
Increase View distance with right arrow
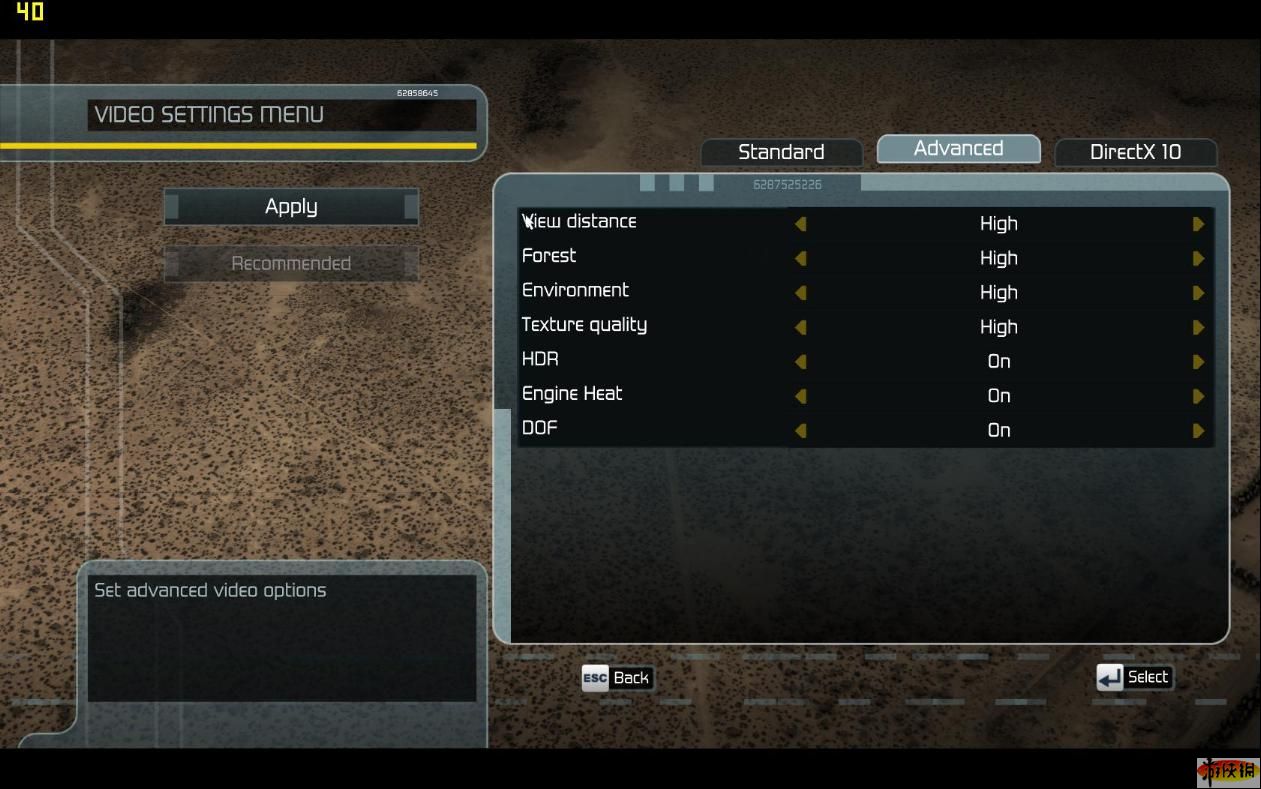(x=1198, y=224)
